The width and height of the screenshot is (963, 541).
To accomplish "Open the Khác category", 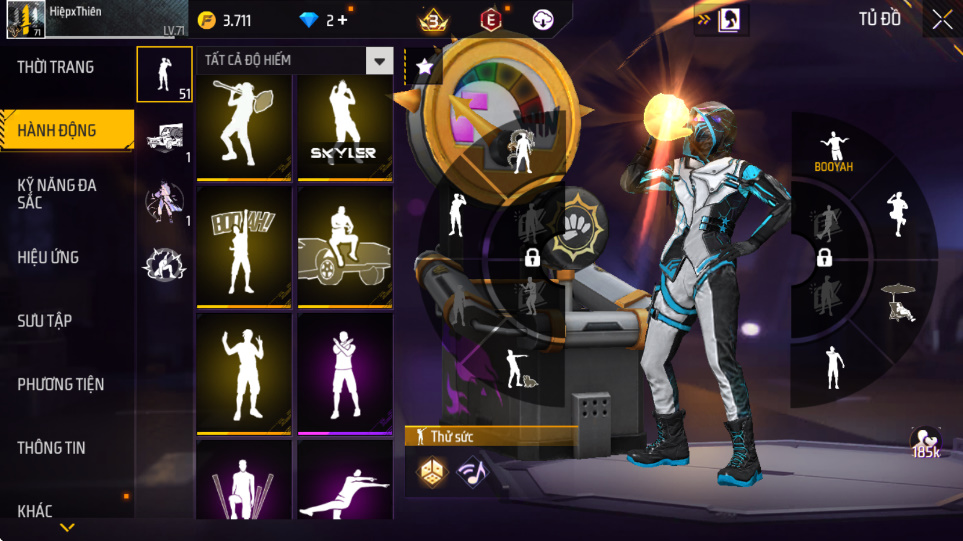I will pyautogui.click(x=35, y=511).
